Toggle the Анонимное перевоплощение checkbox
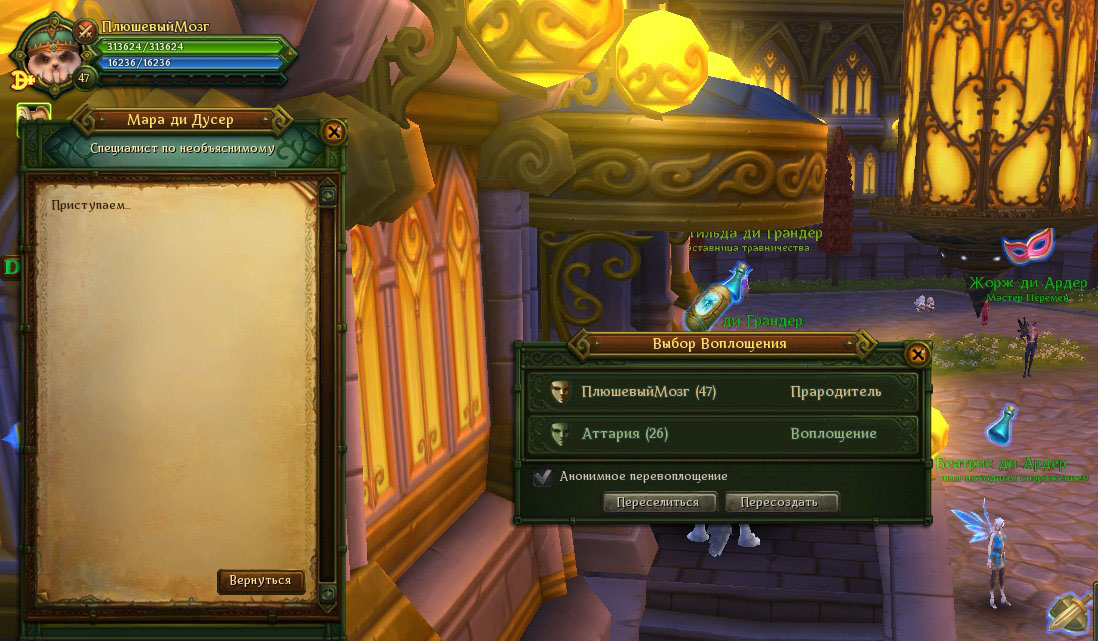 (543, 477)
